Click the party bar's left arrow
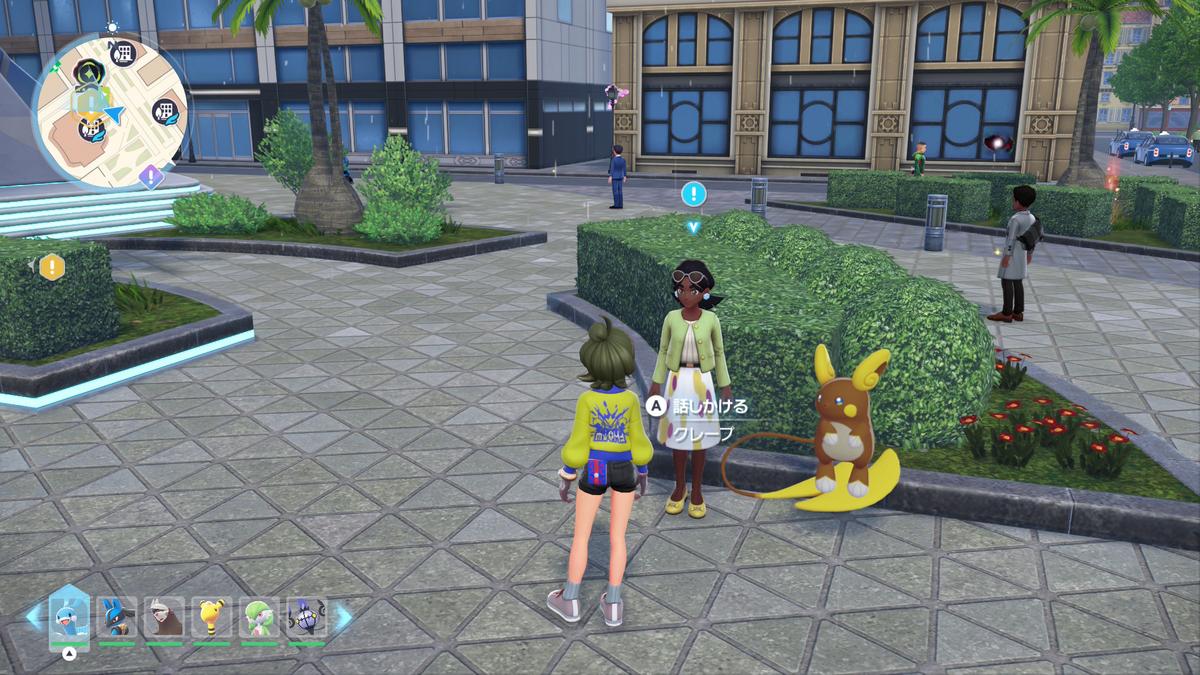 34,617
